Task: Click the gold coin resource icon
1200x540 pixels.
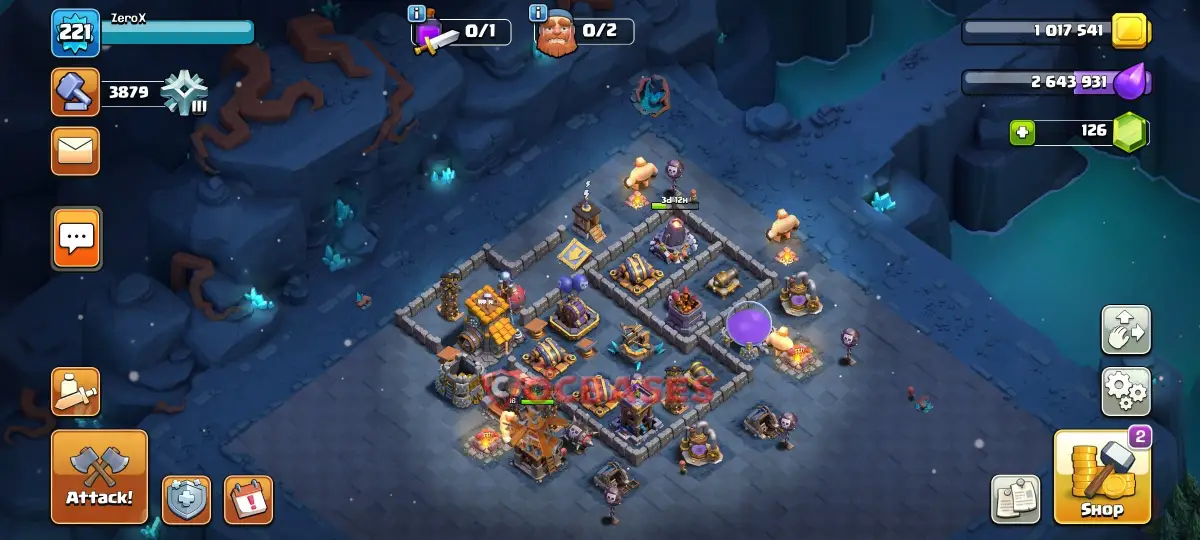Action: point(1131,30)
